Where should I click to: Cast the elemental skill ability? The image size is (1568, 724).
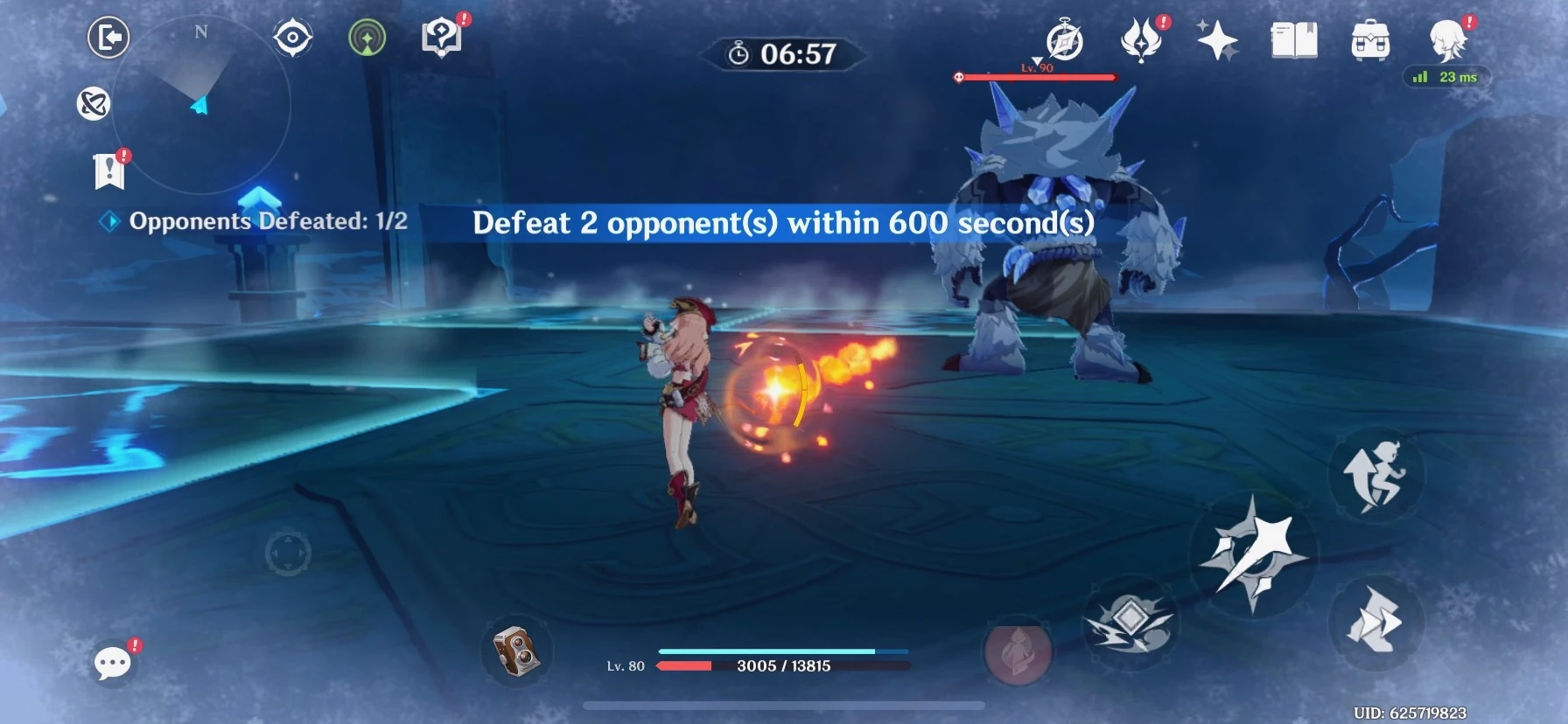point(1132,622)
